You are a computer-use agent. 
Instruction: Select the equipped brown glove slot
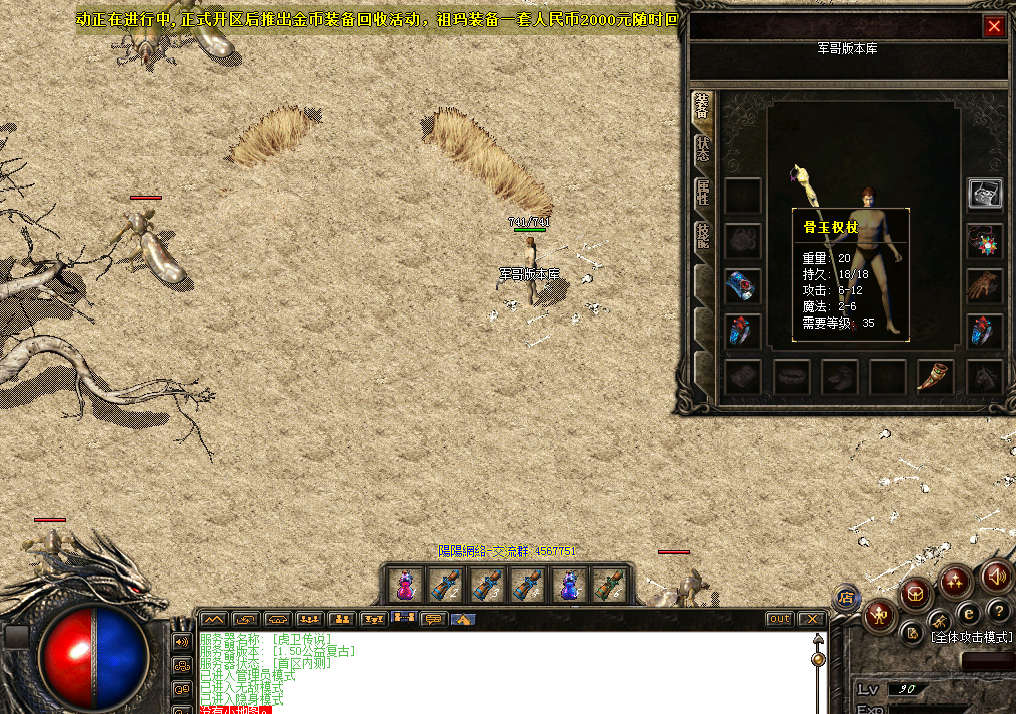point(985,285)
